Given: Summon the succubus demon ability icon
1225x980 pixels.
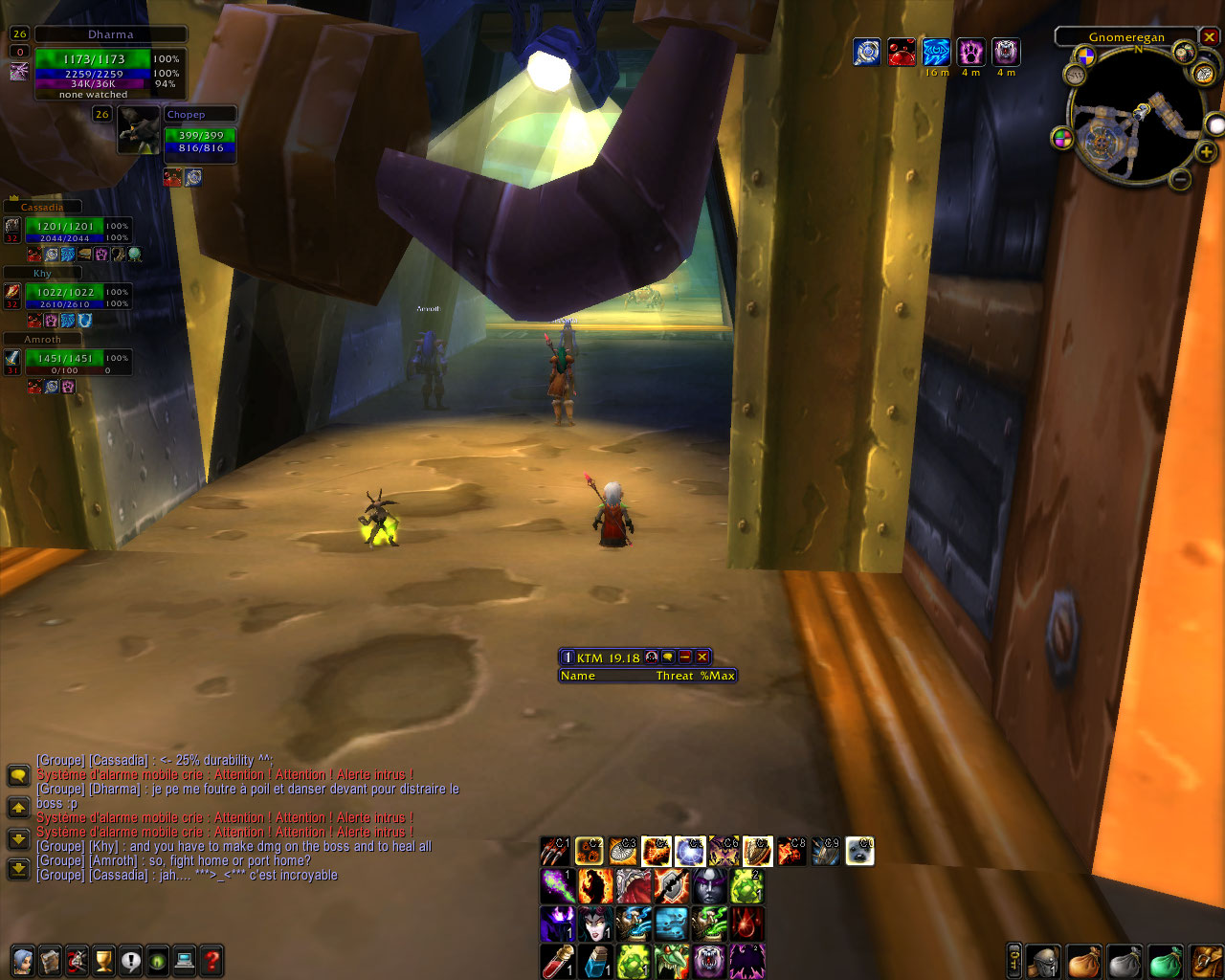Looking at the screenshot, I should click(595, 924).
